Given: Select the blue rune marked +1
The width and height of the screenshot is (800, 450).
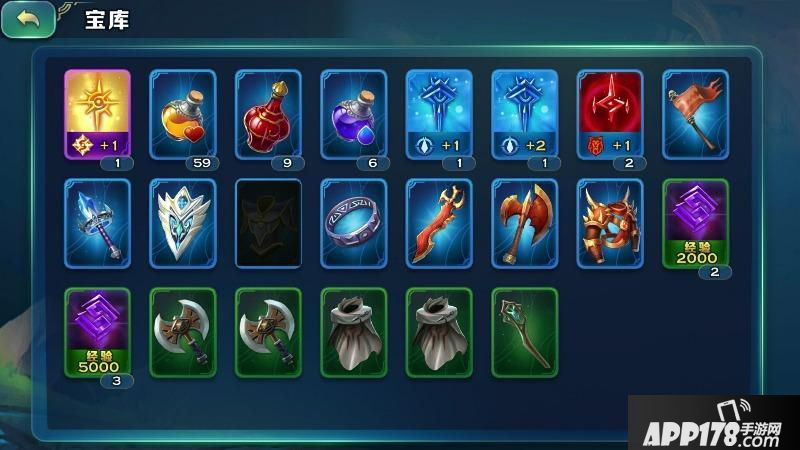Looking at the screenshot, I should tap(439, 113).
